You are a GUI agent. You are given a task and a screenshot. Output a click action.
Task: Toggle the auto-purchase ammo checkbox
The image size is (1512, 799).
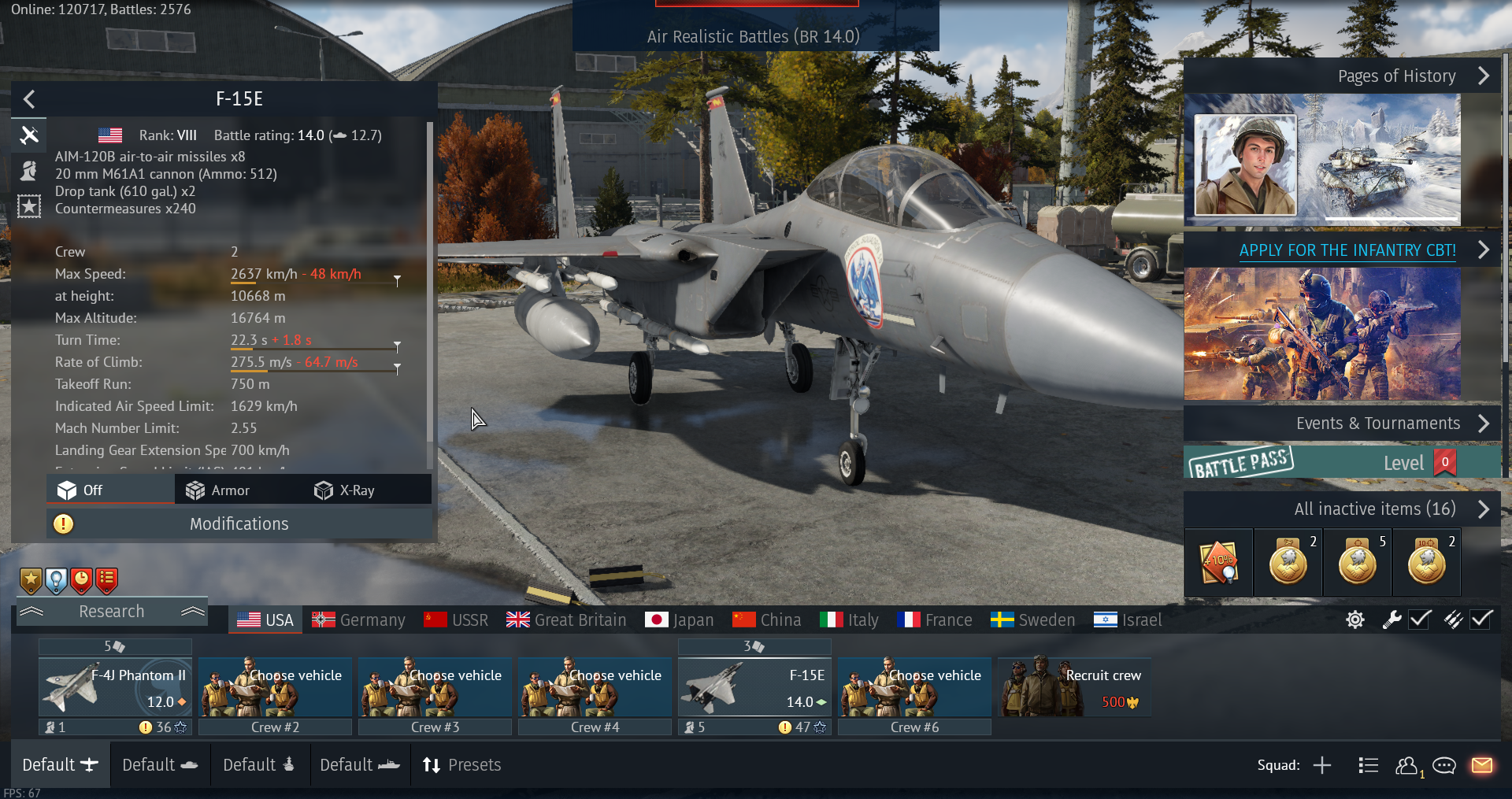click(1480, 620)
